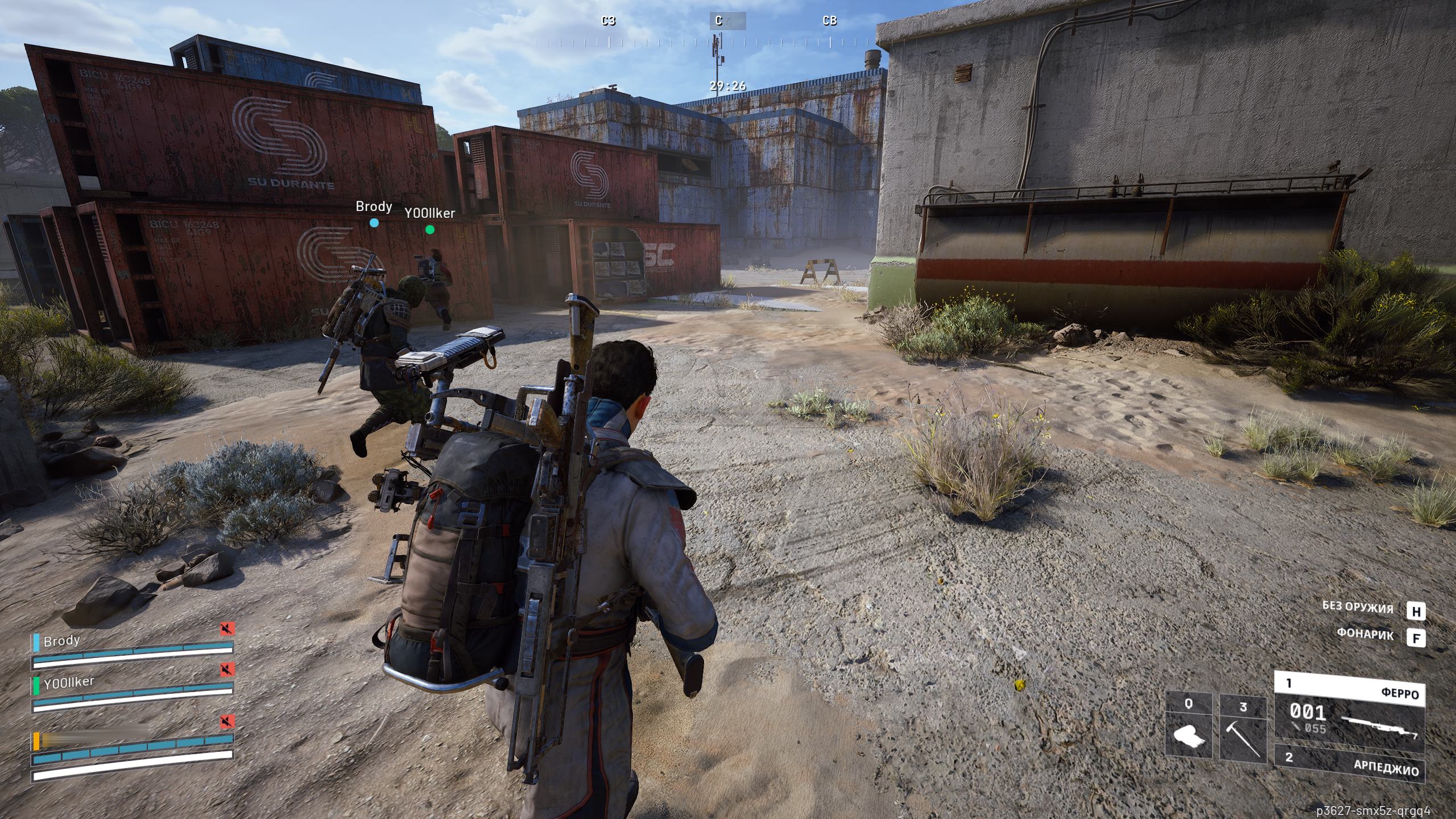The width and height of the screenshot is (1456, 819).
Task: Click Y00llker's name in the squad list
Action: [68, 681]
